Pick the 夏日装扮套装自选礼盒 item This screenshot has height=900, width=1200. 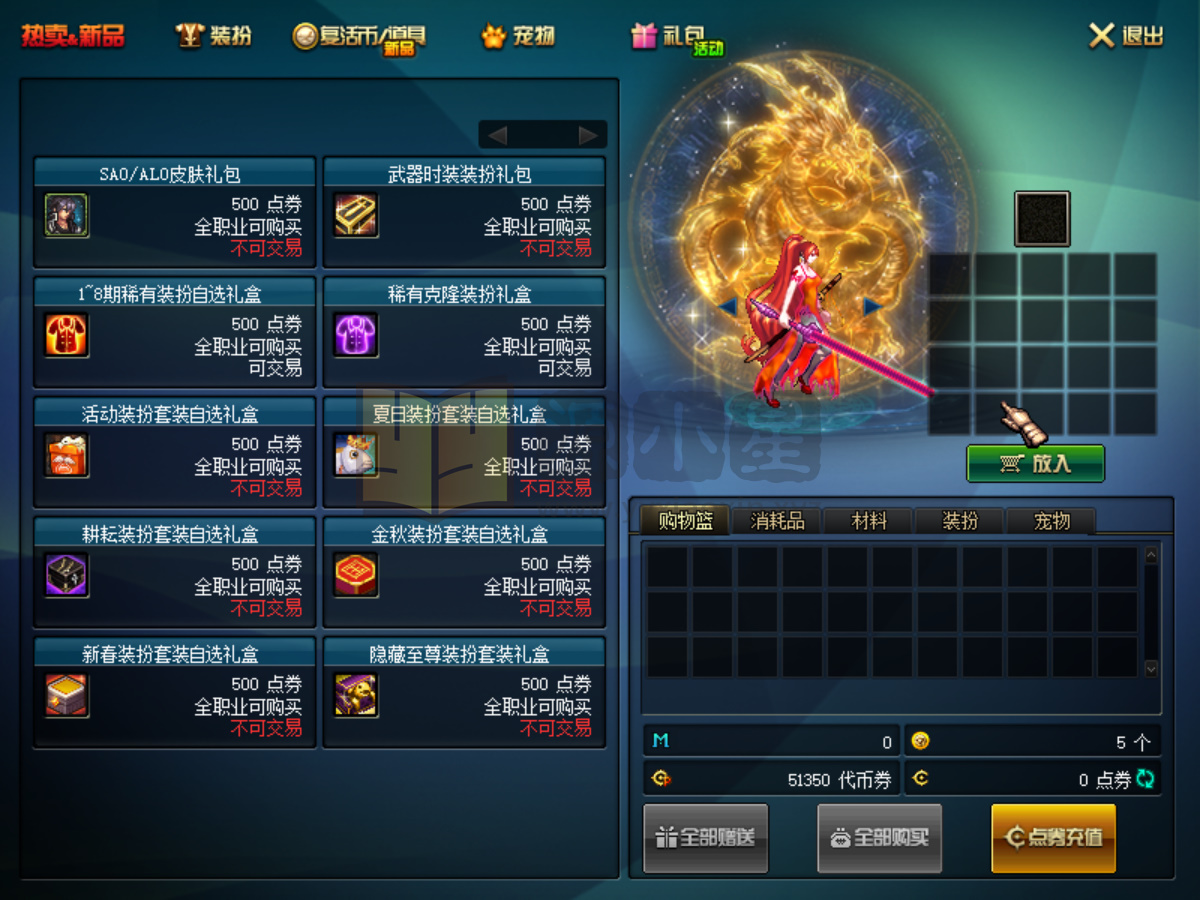[x=464, y=452]
